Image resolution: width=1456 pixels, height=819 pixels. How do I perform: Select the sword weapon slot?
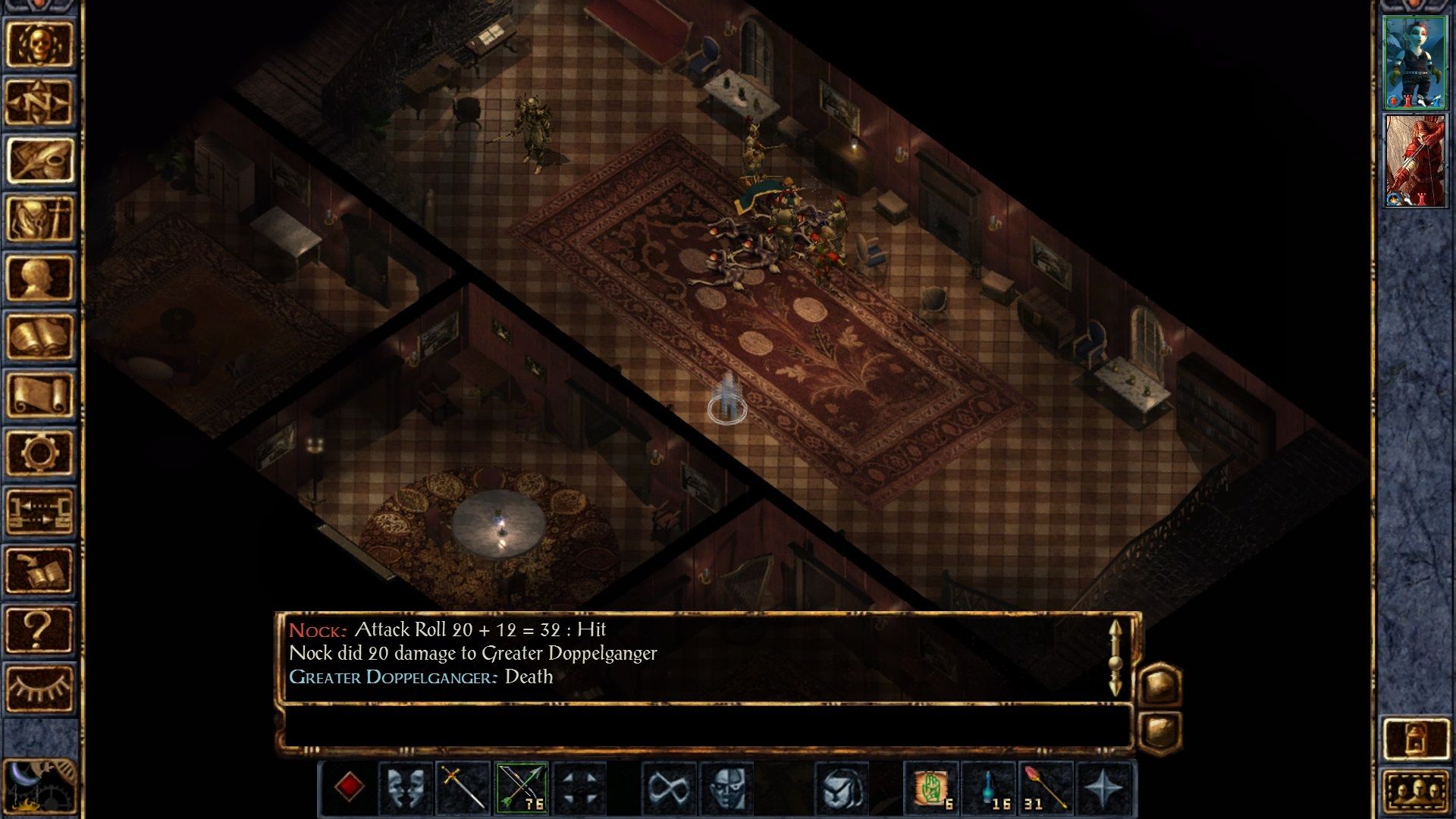coord(463,789)
